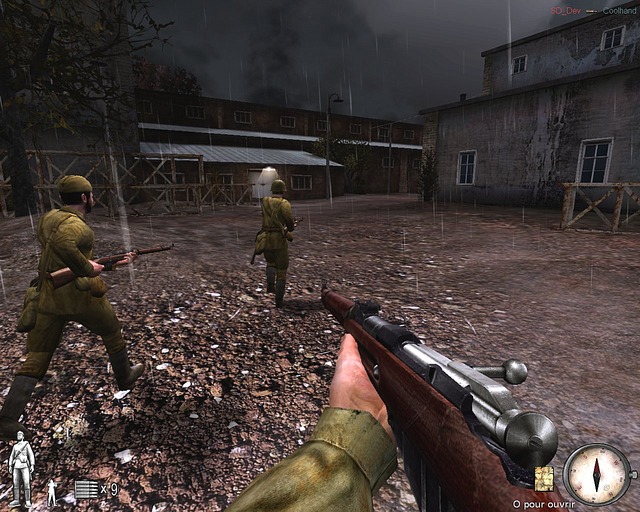This screenshot has height=512, width=640.
Task: Select the rifle ammo clip icon
Action: 86,489
